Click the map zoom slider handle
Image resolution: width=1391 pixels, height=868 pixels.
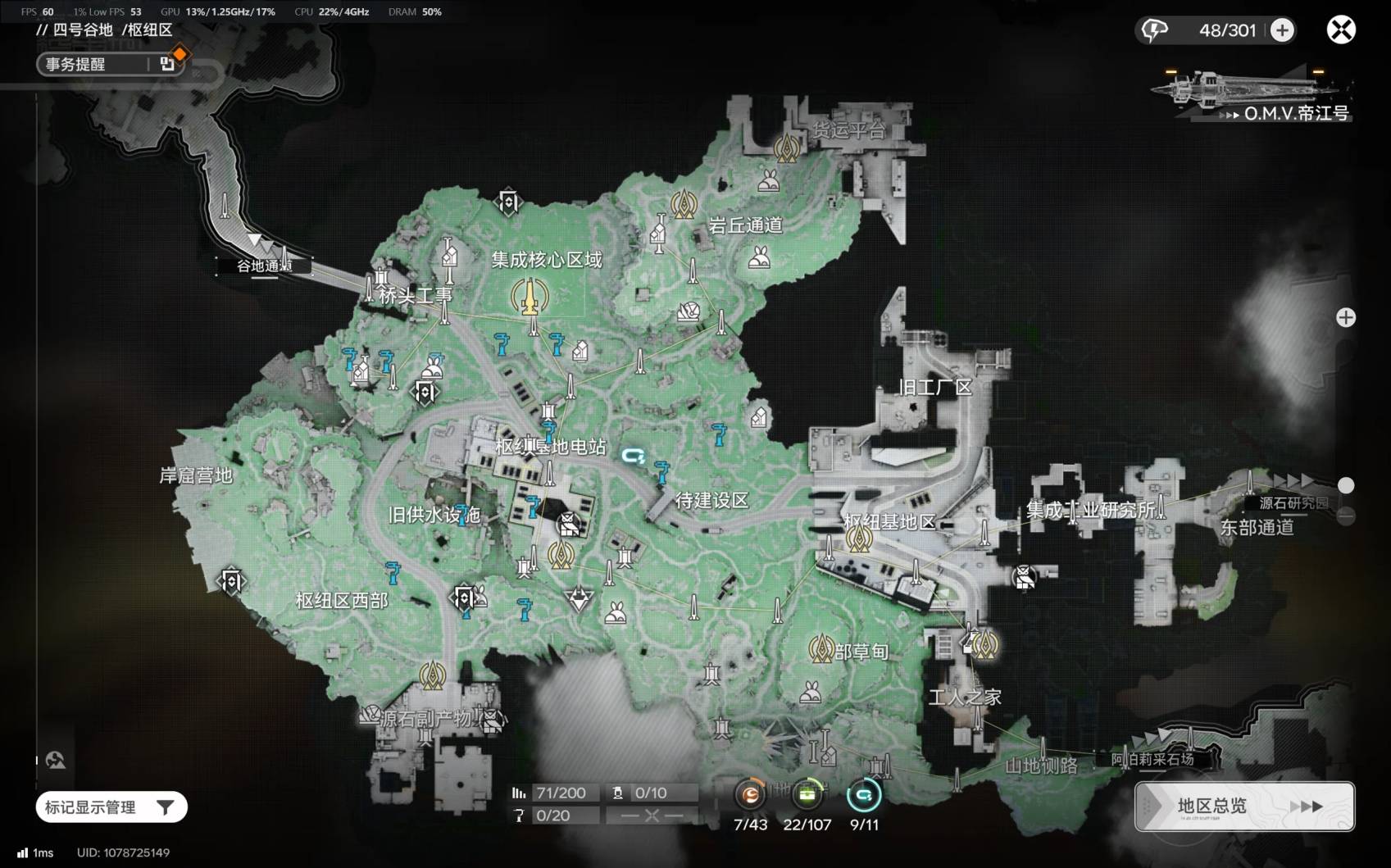pos(1346,485)
